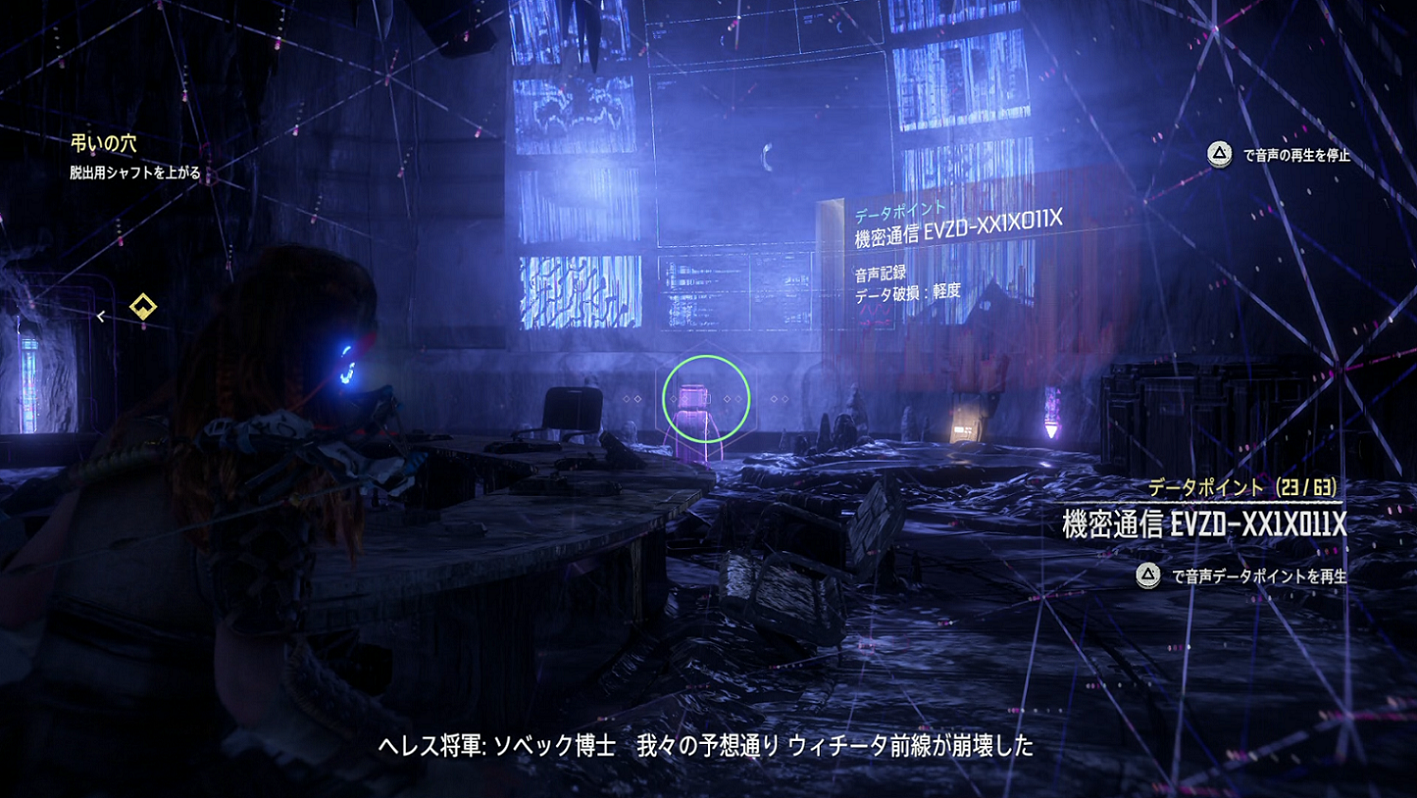Toggle the green target circle on the datapoint

[x=704, y=397]
